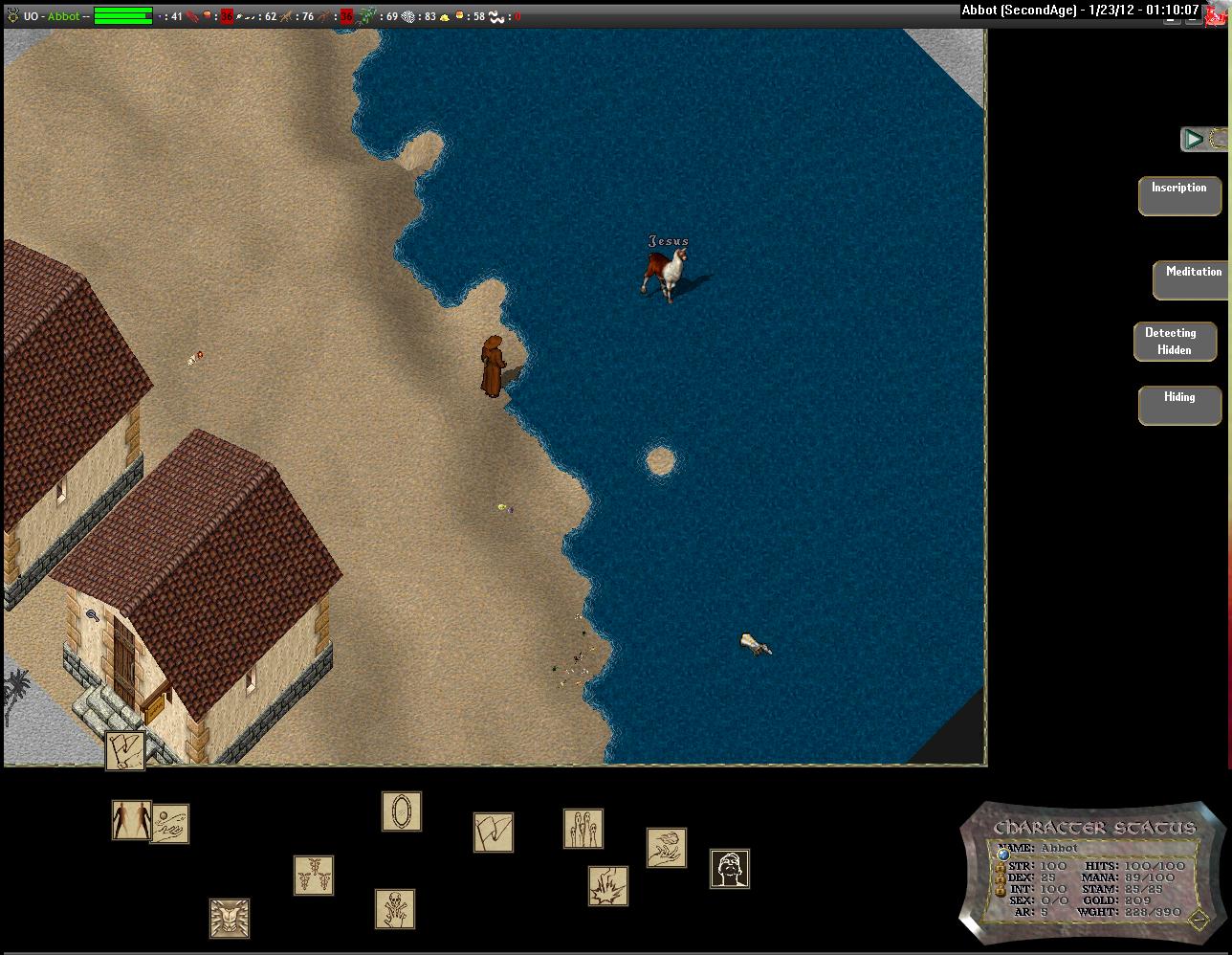This screenshot has width=1232, height=955.
Task: Select the horned demon face icon
Action: tap(230, 919)
